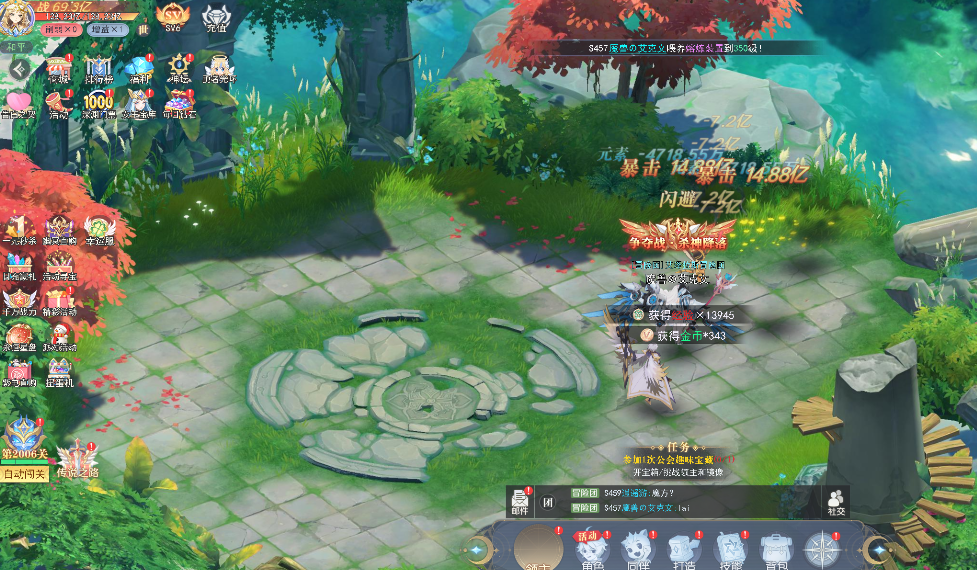Open the 福利 diamond rewards icon
Image resolution: width=977 pixels, height=570 pixels.
[x=139, y=70]
